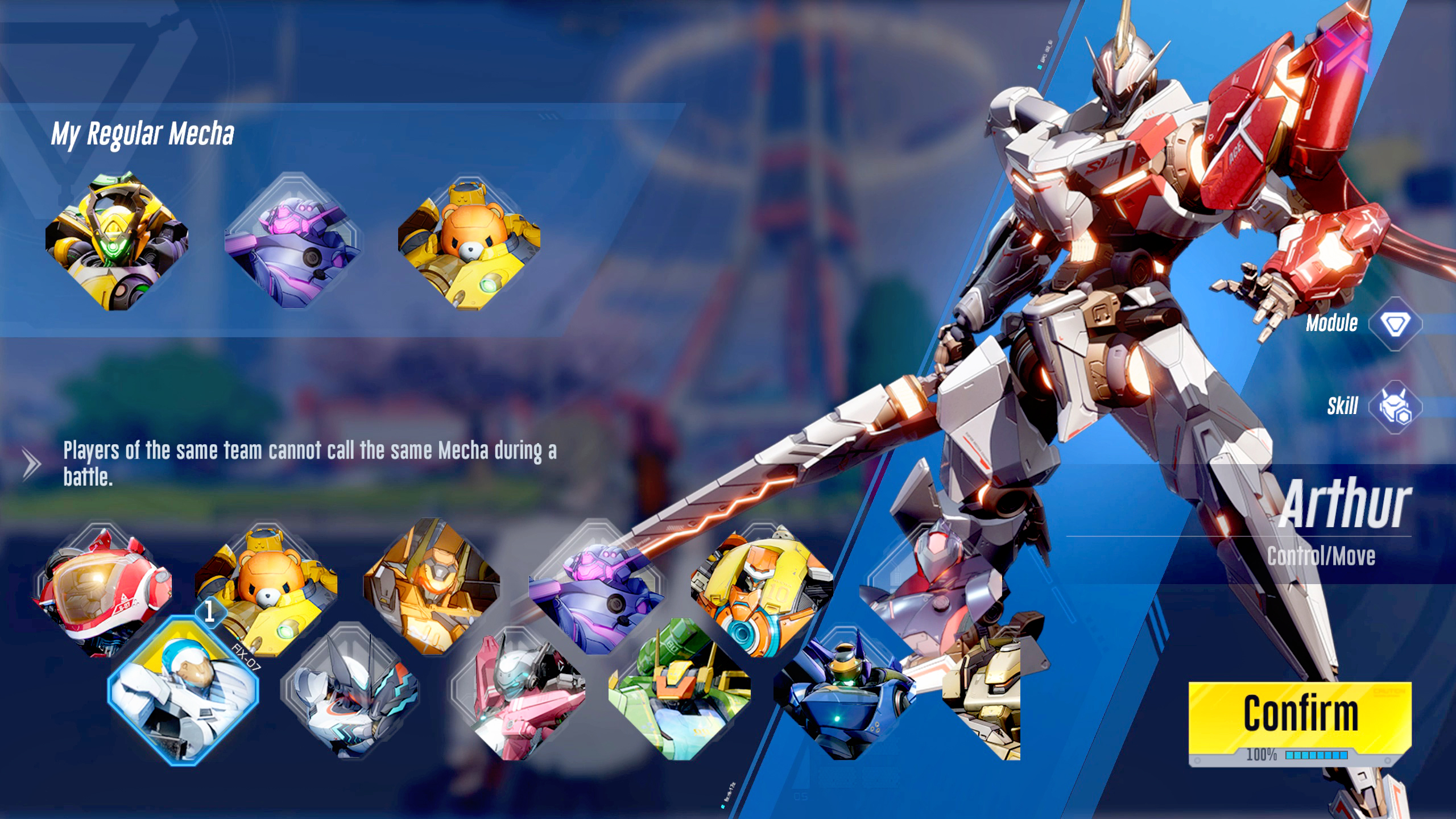Click the My Regular Mecha header
This screenshot has width=1456, height=819.
tap(142, 134)
